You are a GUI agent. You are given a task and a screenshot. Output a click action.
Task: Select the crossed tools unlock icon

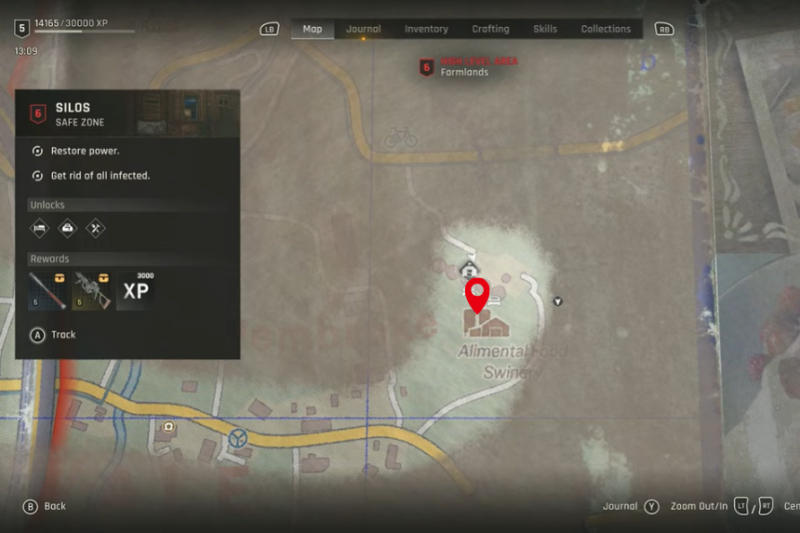coord(95,228)
